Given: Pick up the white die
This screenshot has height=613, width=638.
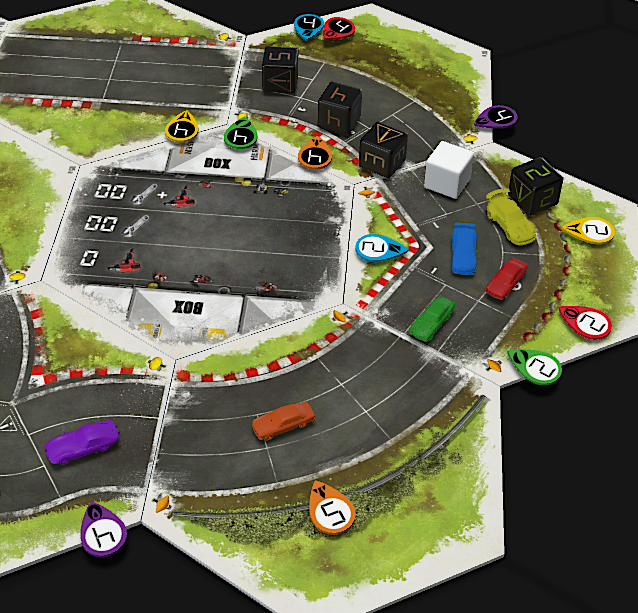Looking at the screenshot, I should (x=447, y=168).
